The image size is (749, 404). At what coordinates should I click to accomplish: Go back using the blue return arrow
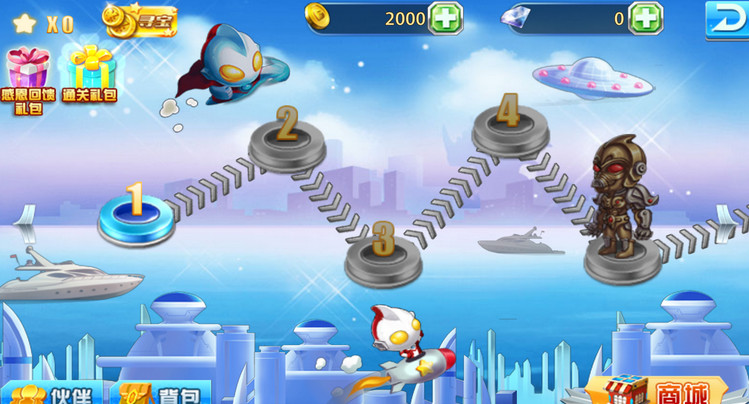tap(725, 19)
